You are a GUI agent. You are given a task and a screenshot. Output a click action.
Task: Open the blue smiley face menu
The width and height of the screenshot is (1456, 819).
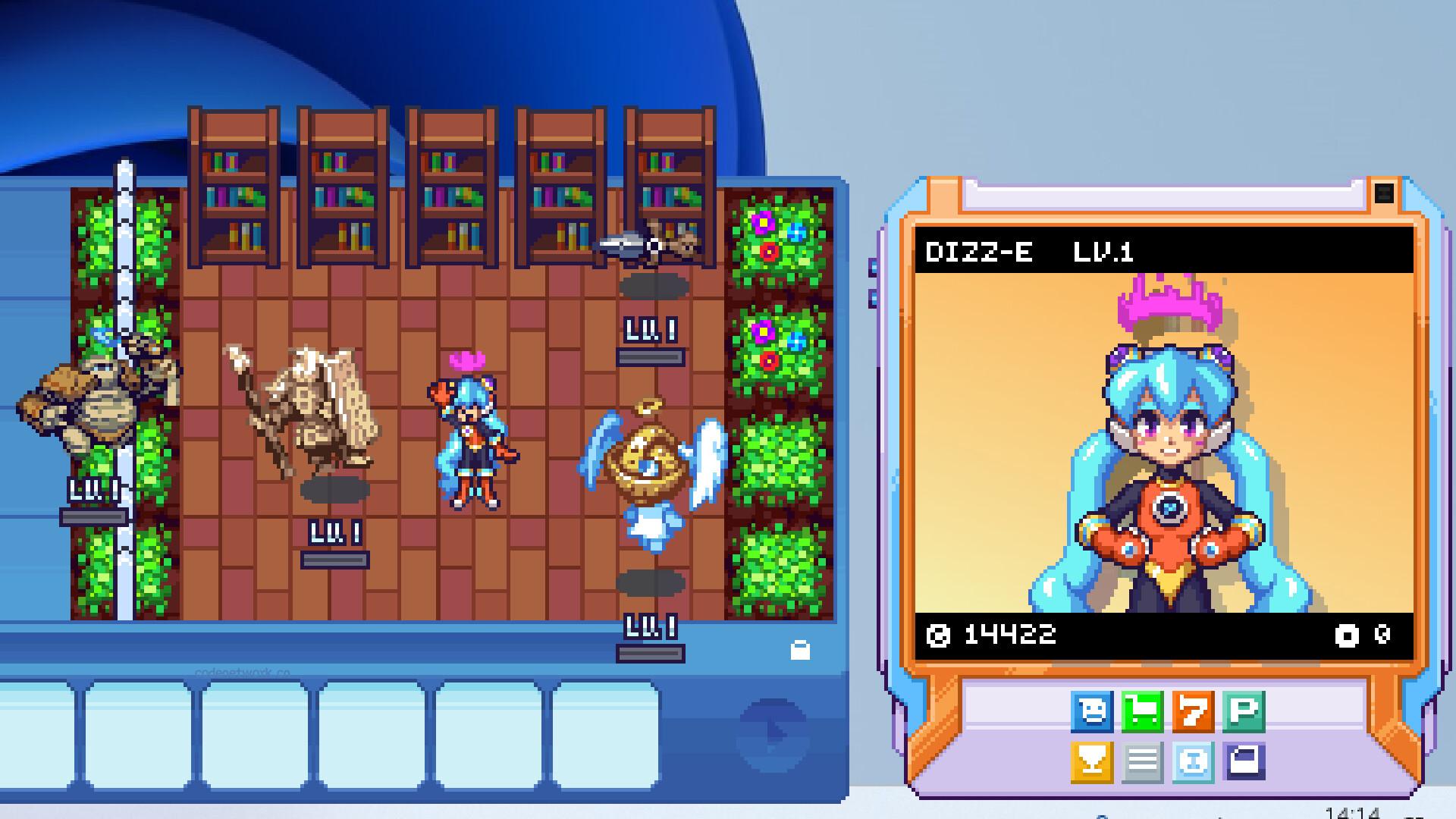1092,711
